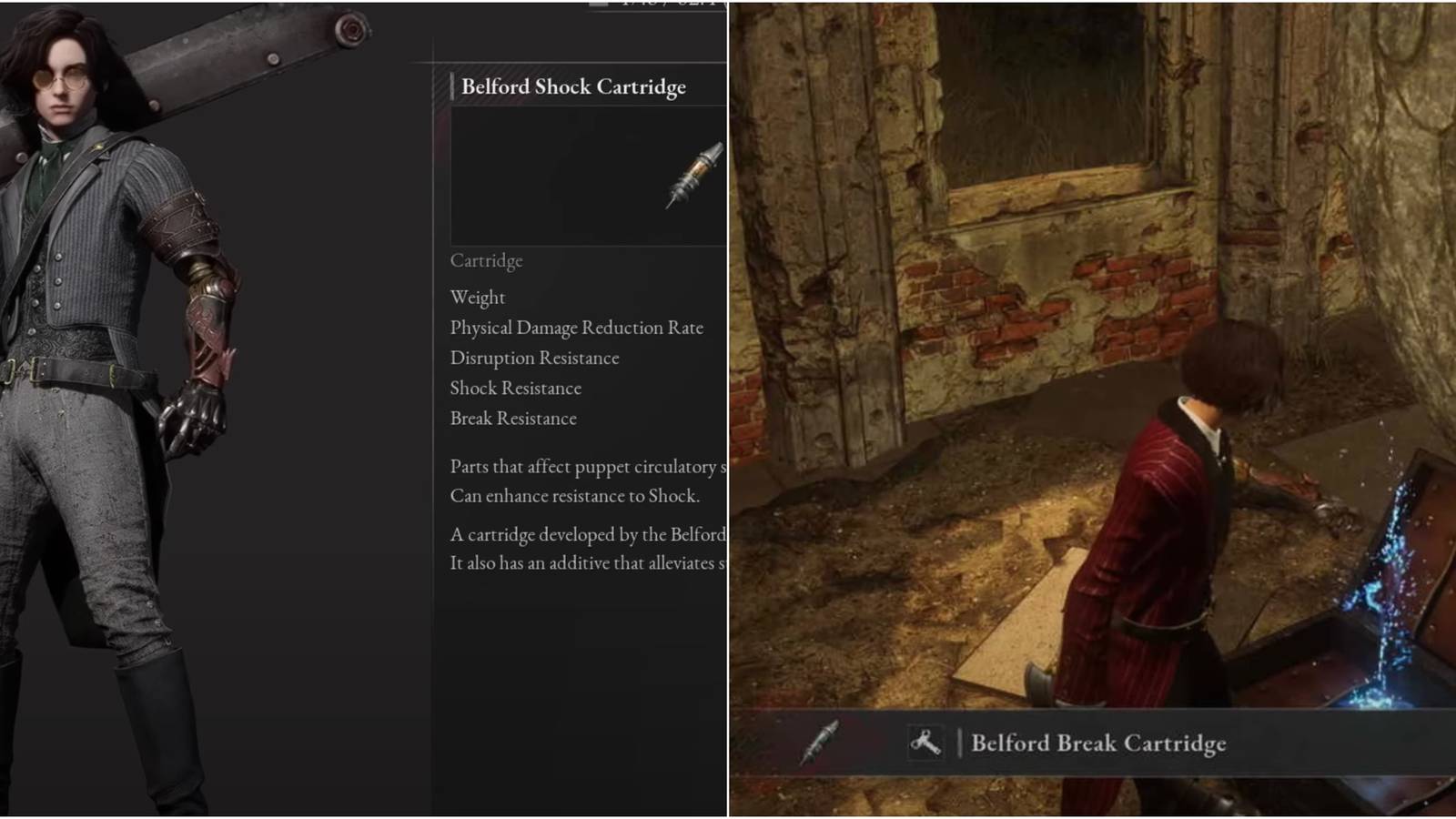The height and width of the screenshot is (819, 1456).
Task: Toggle the Break Resistance stat row
Action: [x=511, y=418]
